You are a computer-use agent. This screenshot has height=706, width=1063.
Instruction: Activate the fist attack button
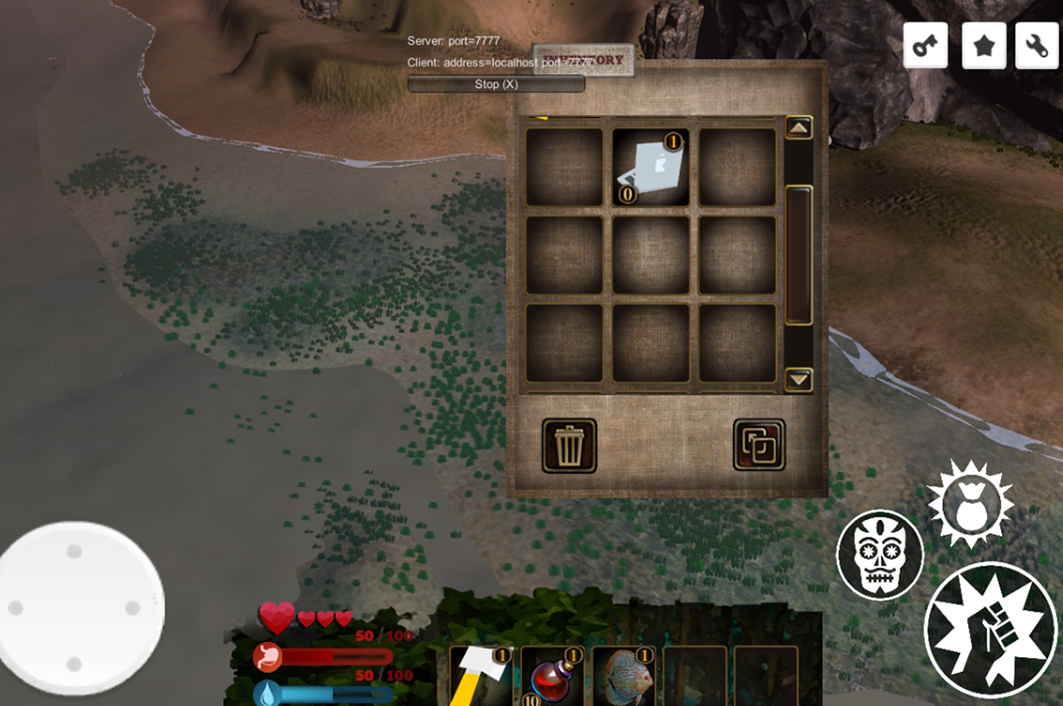click(990, 630)
